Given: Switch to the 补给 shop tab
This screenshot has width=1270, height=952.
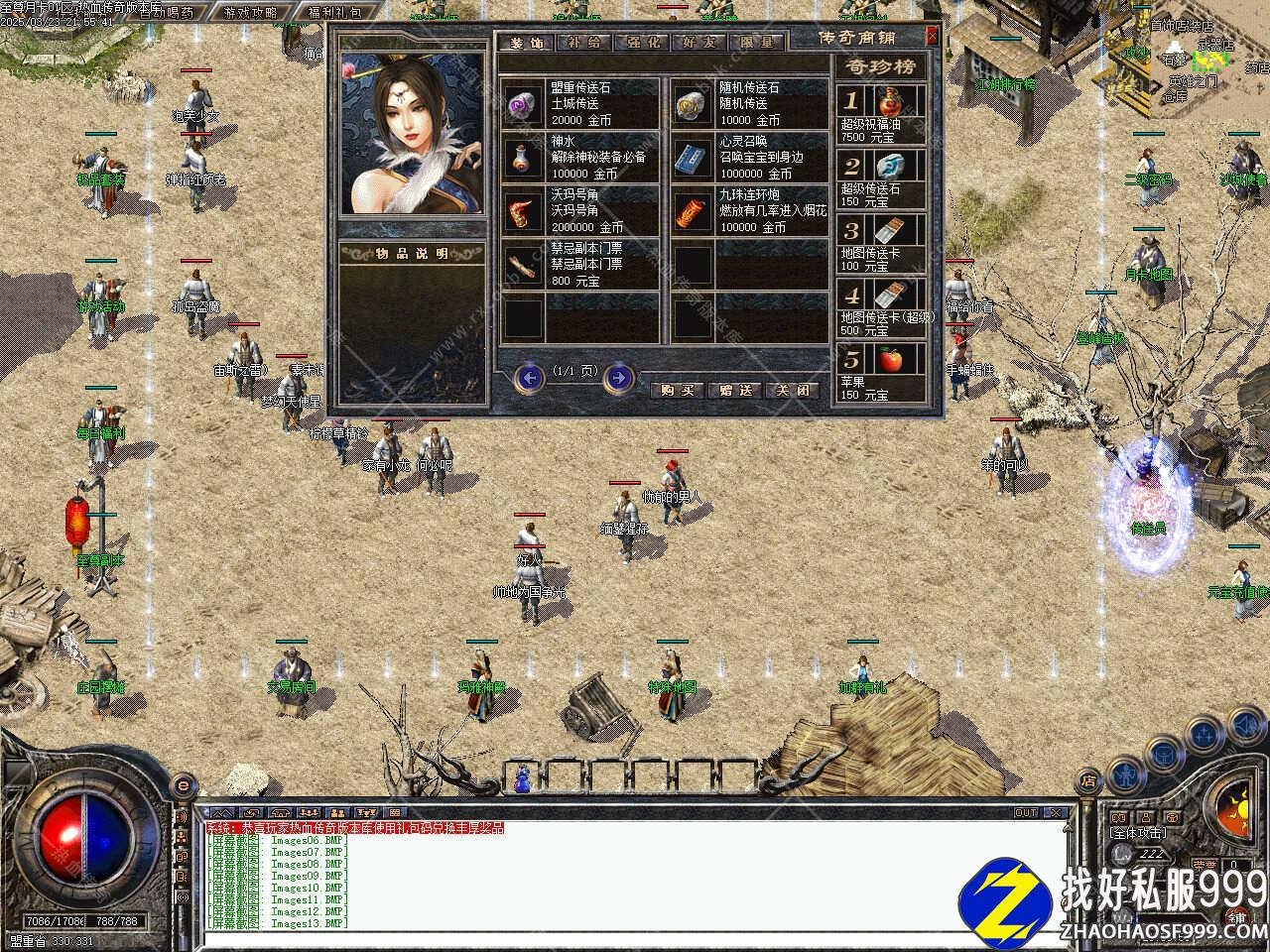Looking at the screenshot, I should coord(582,43).
